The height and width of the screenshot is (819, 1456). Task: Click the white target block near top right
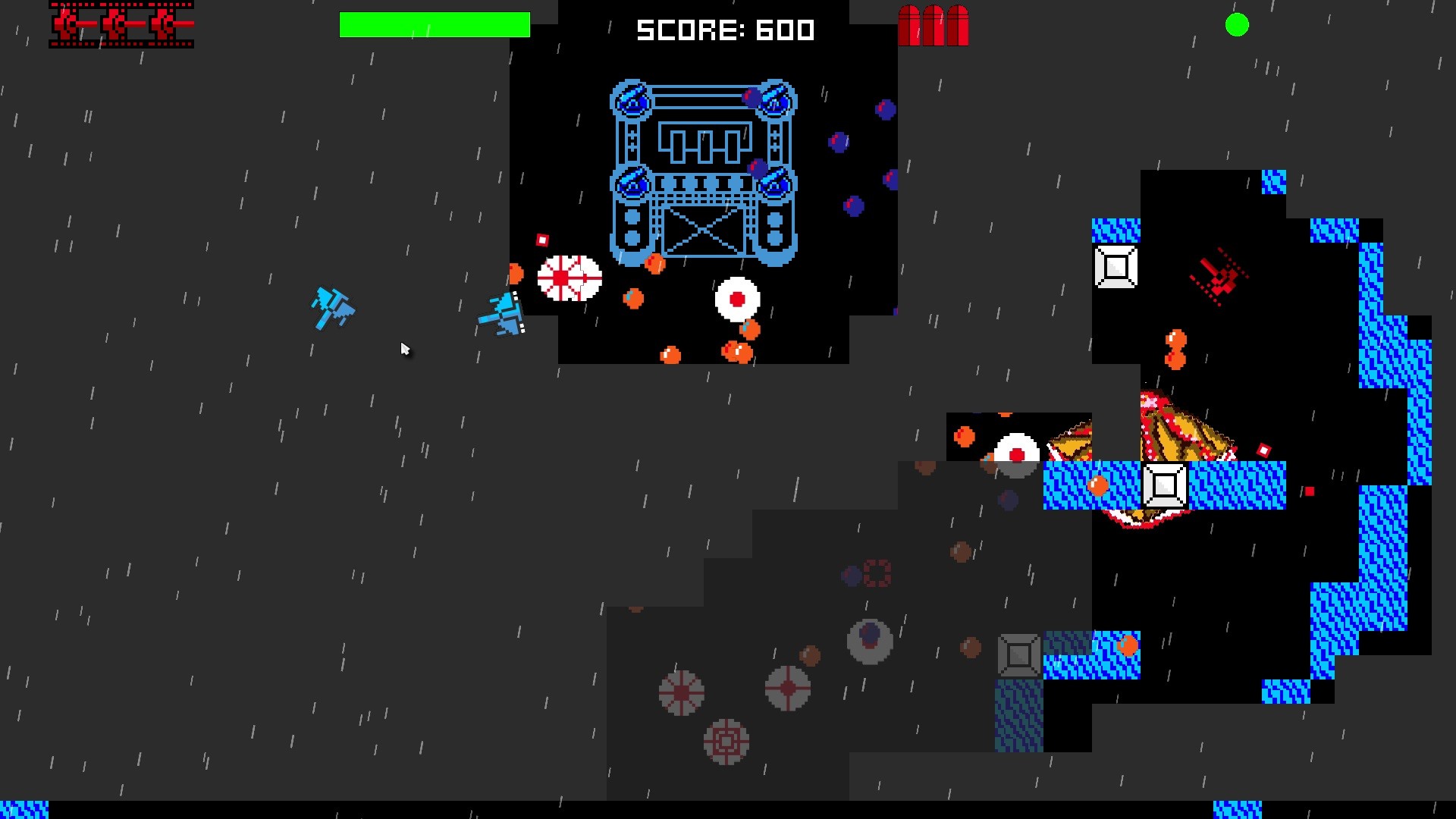click(1115, 266)
